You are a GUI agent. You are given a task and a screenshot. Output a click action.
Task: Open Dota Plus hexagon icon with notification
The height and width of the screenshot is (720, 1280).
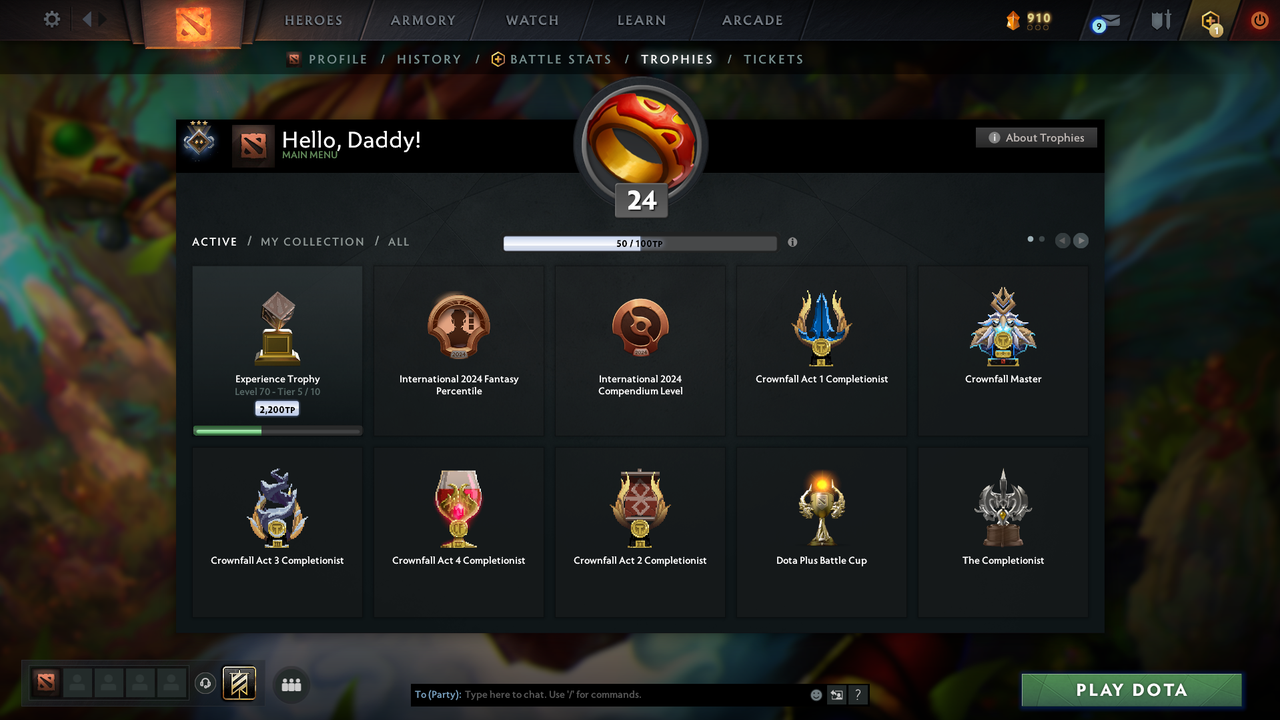[x=1210, y=20]
